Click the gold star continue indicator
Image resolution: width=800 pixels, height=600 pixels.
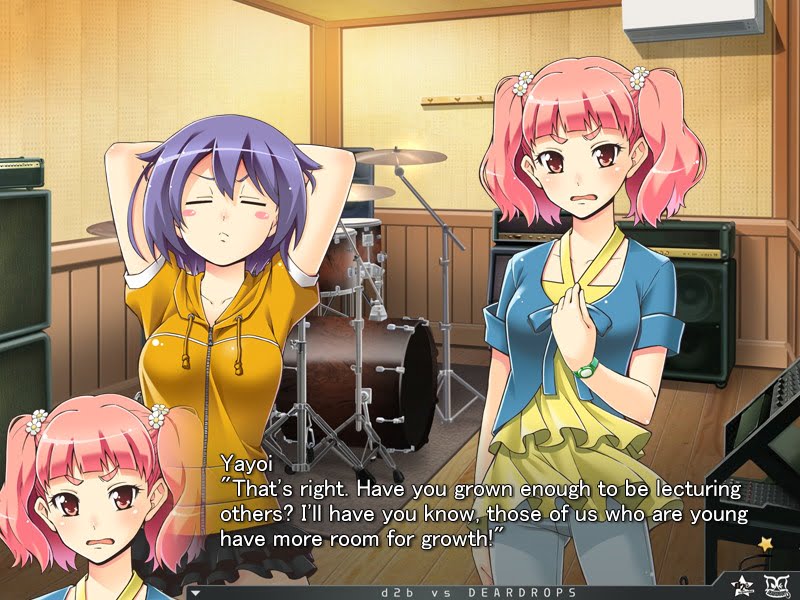pos(767,544)
